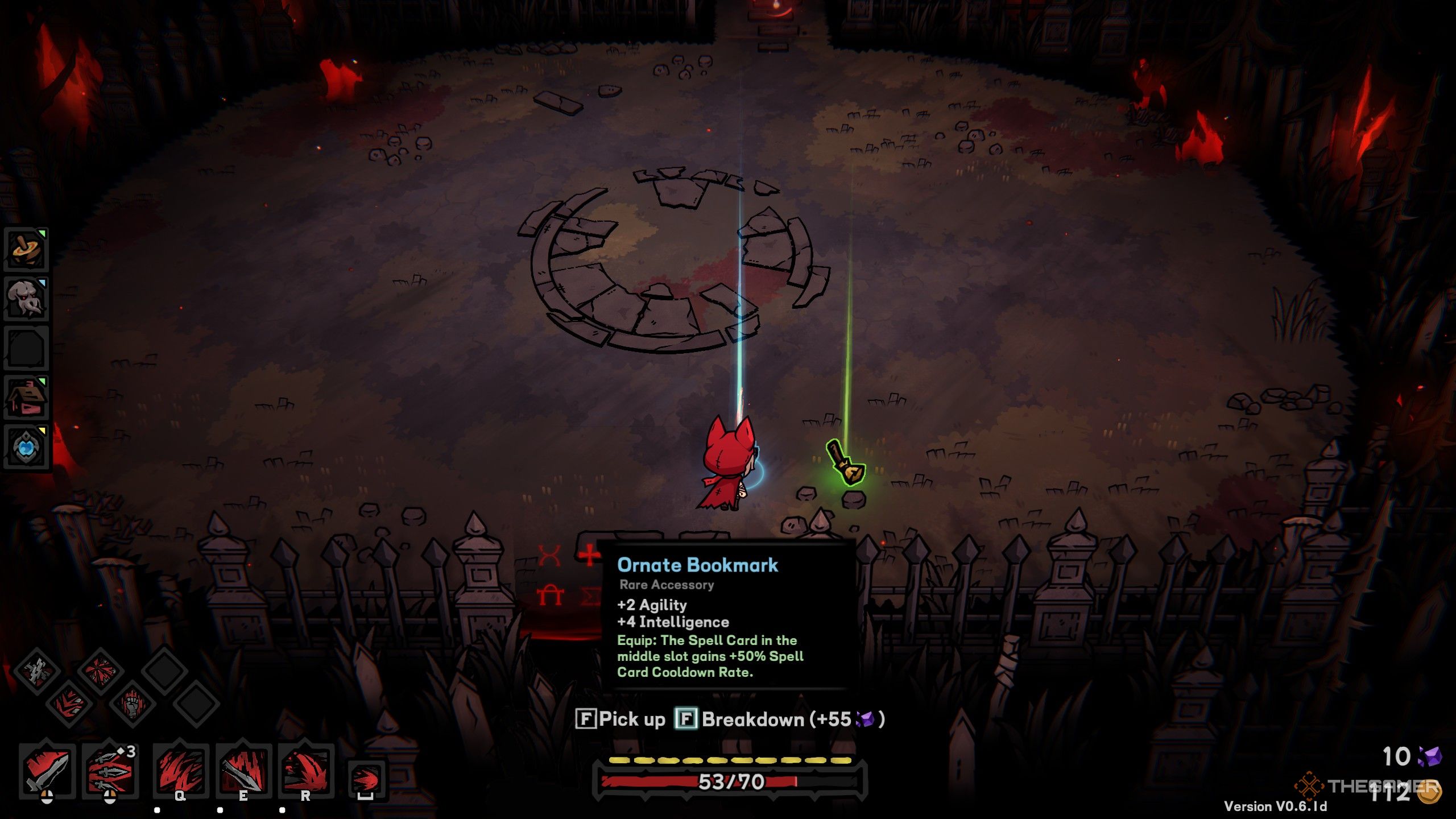Image resolution: width=1456 pixels, height=819 pixels.
Task: Select the red house accessory slot
Action: [x=26, y=396]
